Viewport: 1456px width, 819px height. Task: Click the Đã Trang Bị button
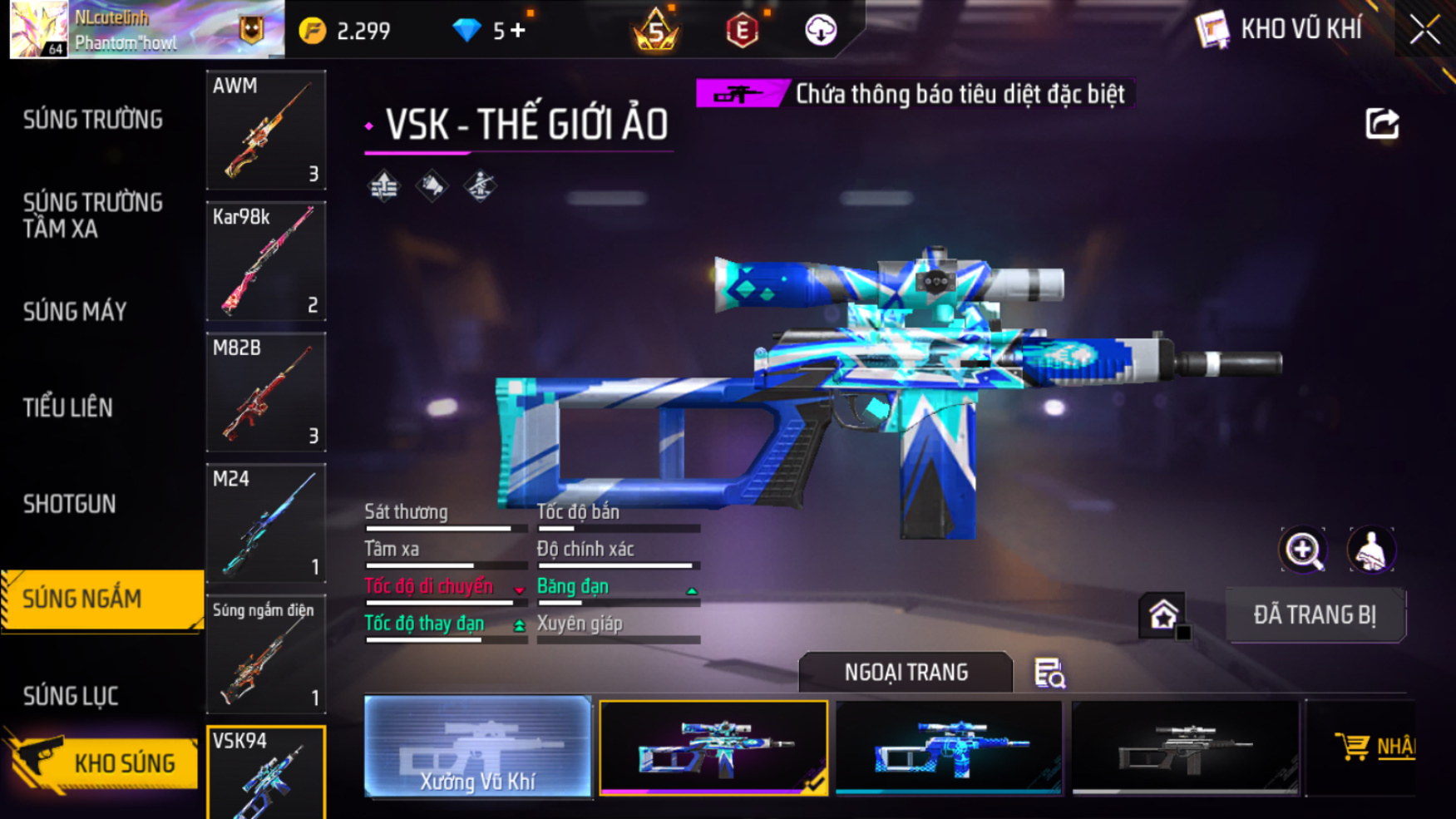point(1315,615)
